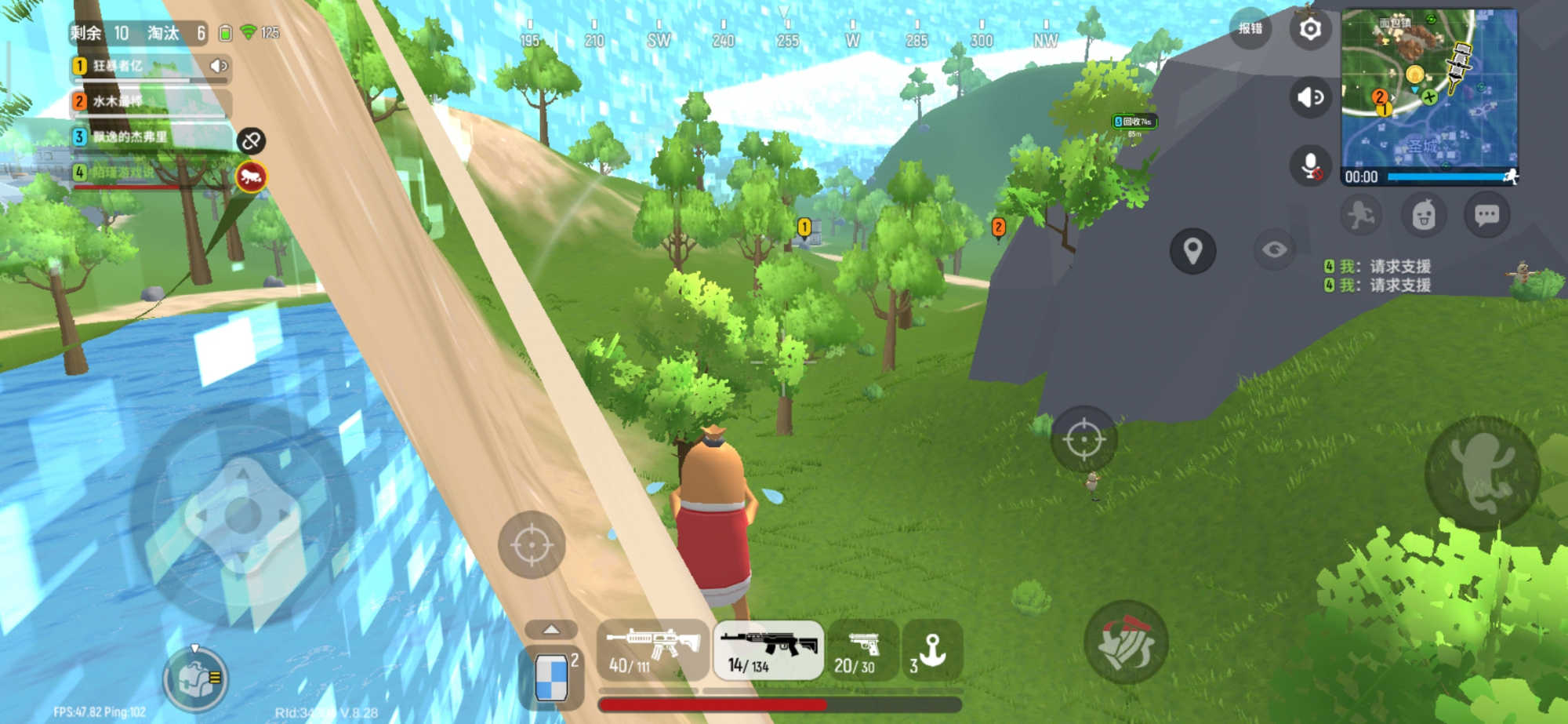The width and height of the screenshot is (1568, 724).
Task: Tap the jump button
Action: (1481, 474)
